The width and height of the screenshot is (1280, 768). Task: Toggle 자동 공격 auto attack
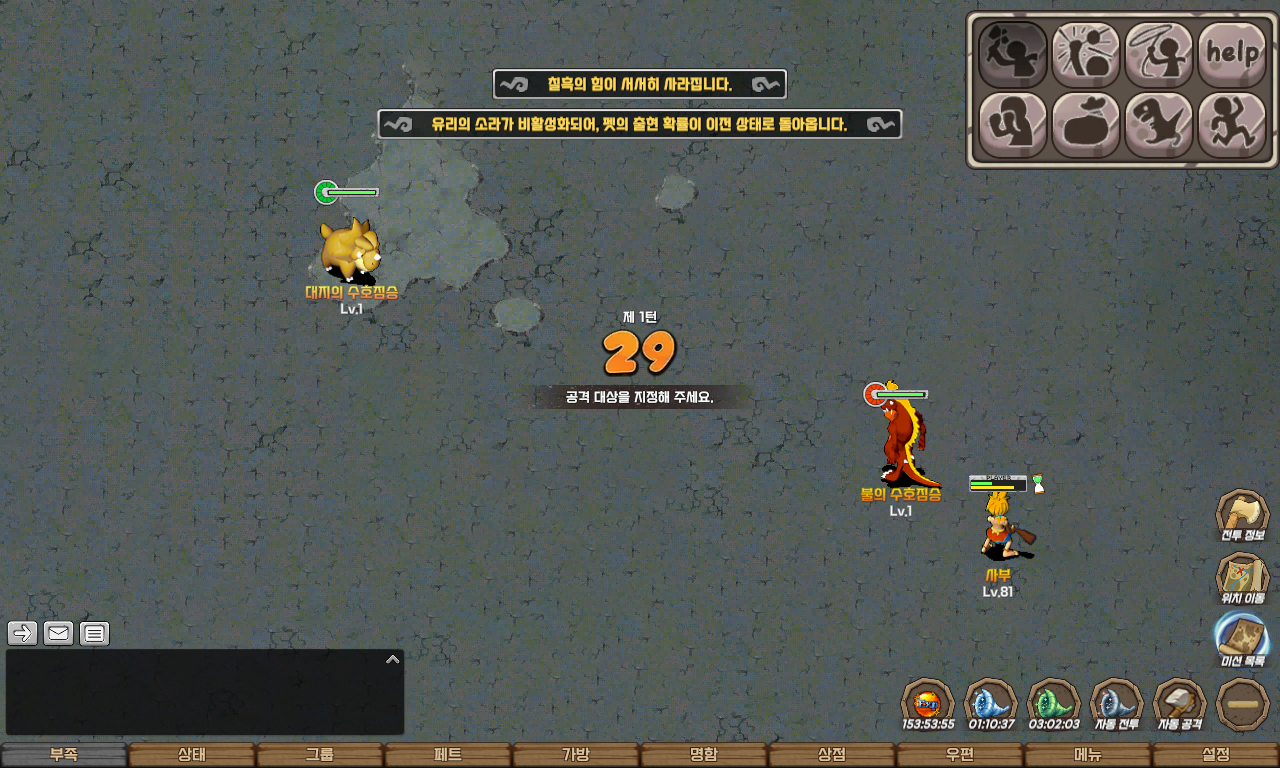pyautogui.click(x=1180, y=705)
